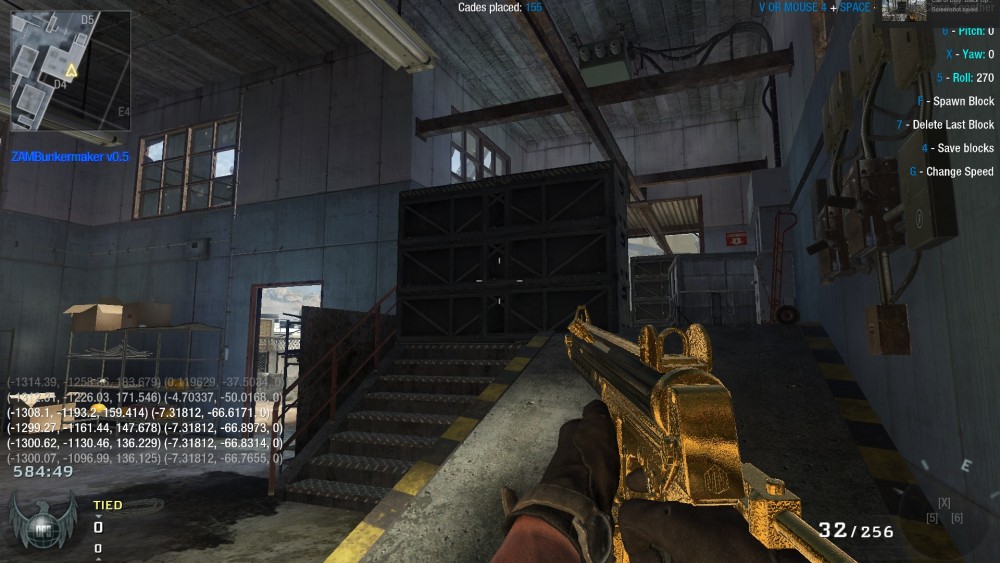Viewport: 1000px width, 563px height.
Task: Click the Black Ops eagle faction emblem
Action: (42, 524)
